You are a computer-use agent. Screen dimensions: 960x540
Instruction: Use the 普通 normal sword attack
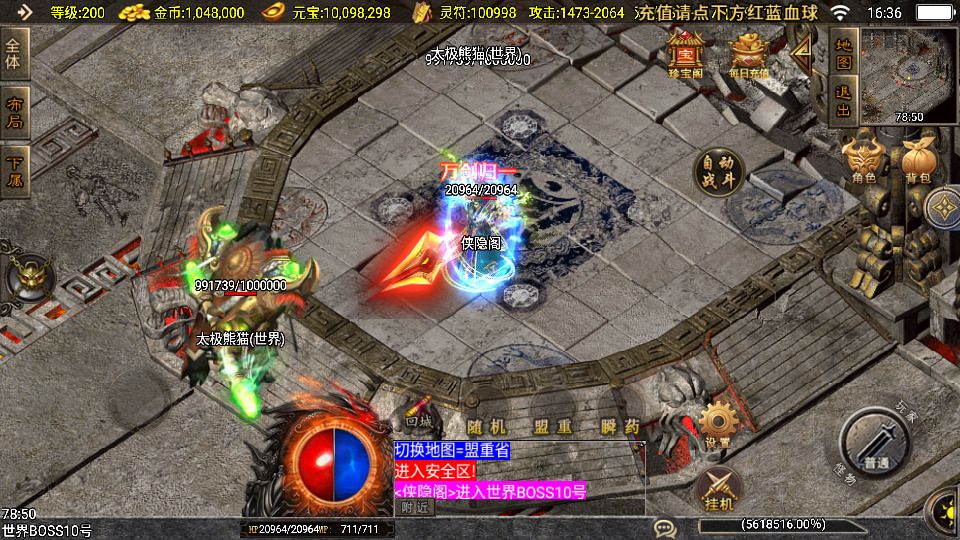point(877,445)
